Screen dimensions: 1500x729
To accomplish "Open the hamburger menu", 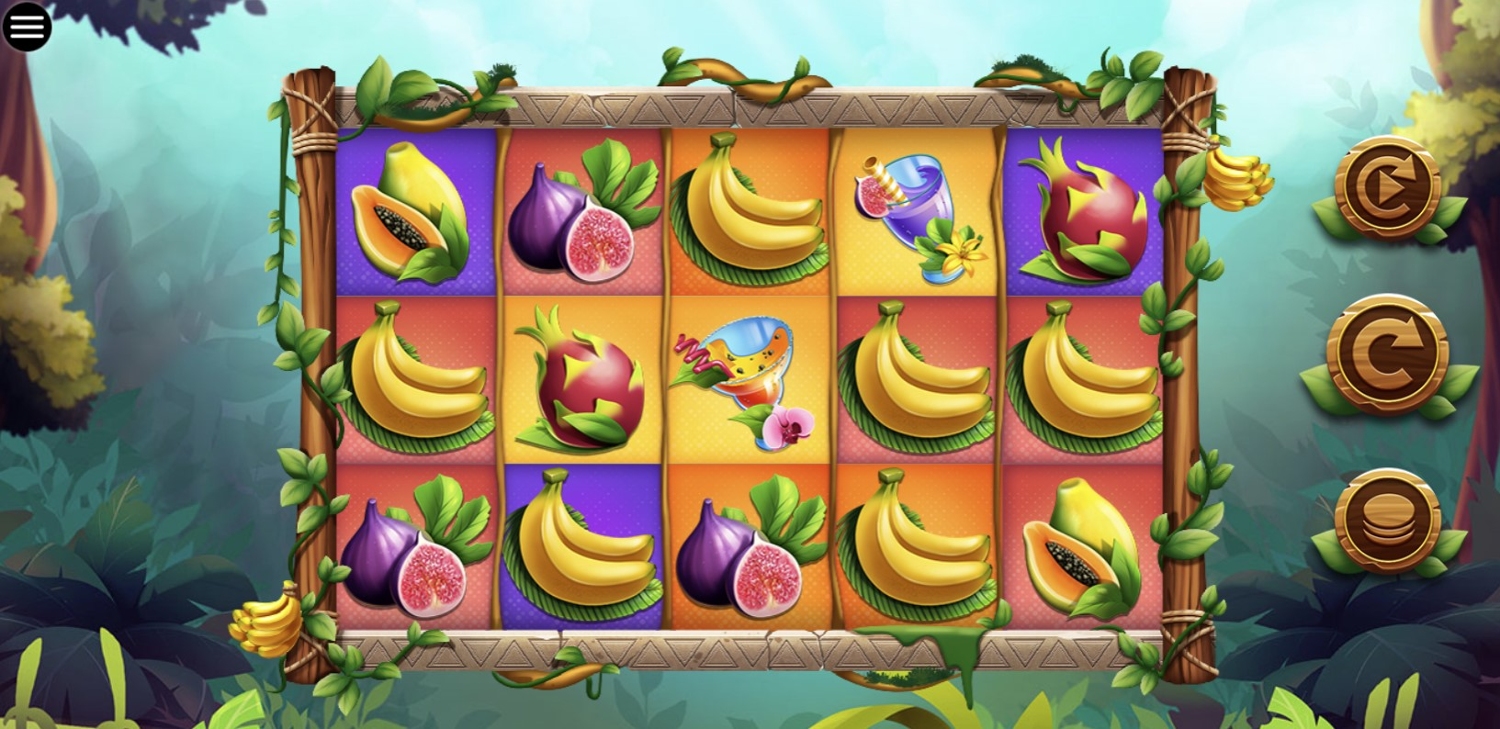I will (x=27, y=27).
